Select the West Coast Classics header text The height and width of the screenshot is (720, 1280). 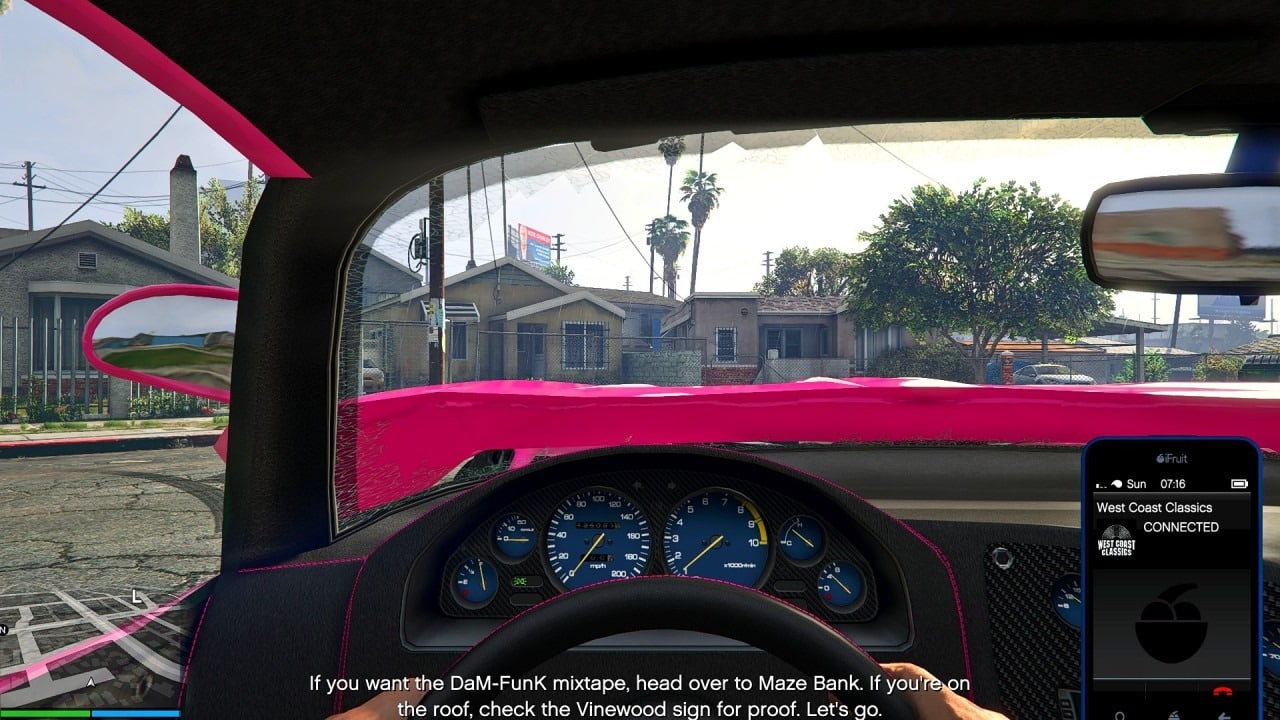(x=1154, y=508)
